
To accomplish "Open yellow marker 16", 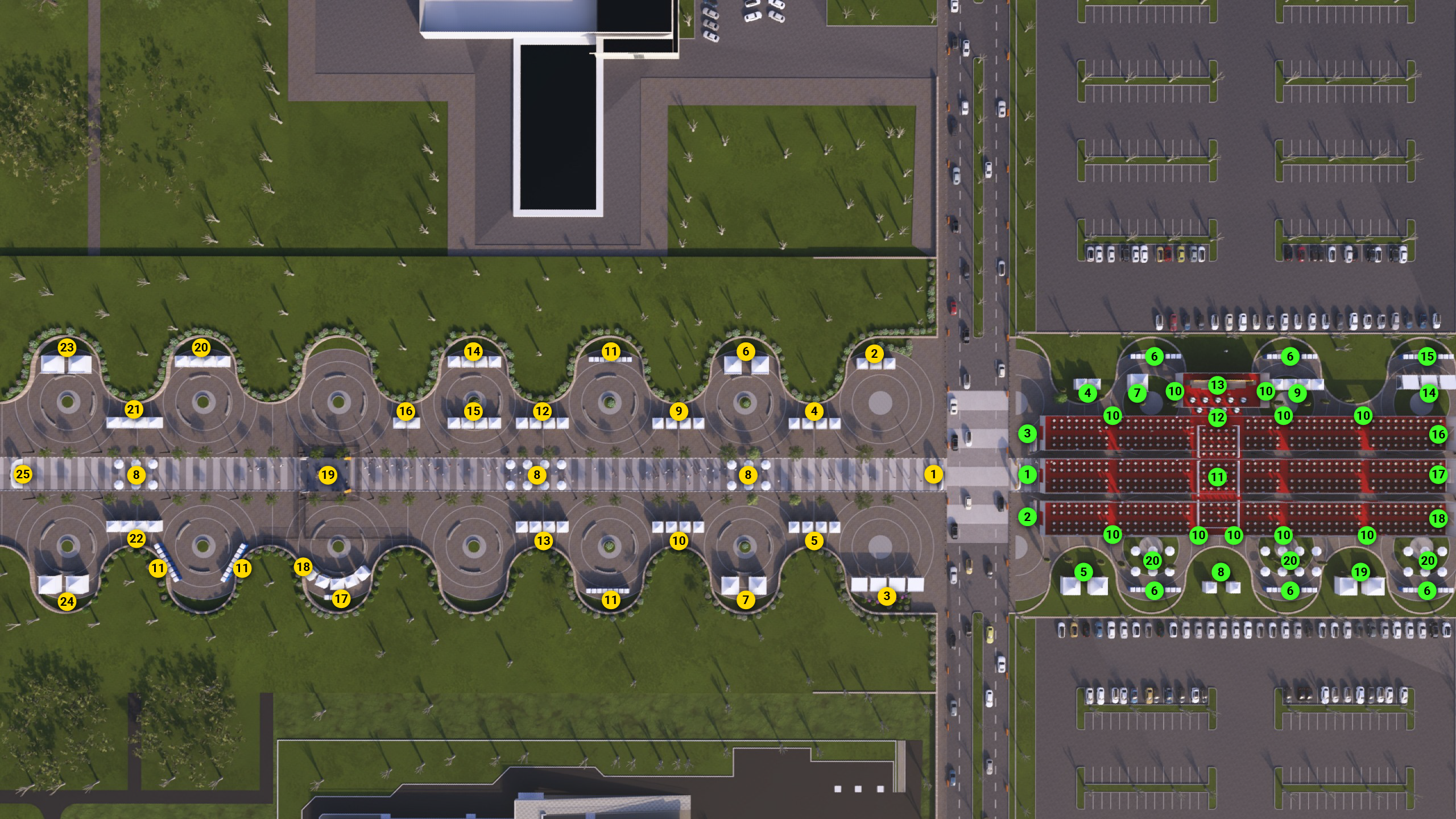I will coord(406,411).
